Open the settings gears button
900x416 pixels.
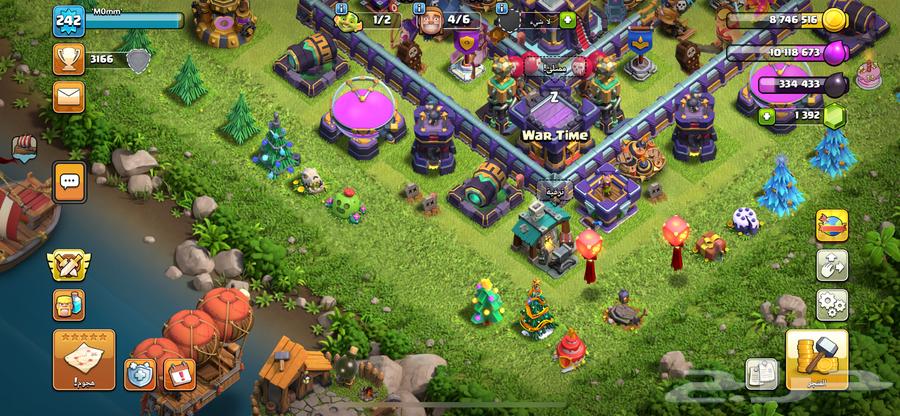pos(832,302)
